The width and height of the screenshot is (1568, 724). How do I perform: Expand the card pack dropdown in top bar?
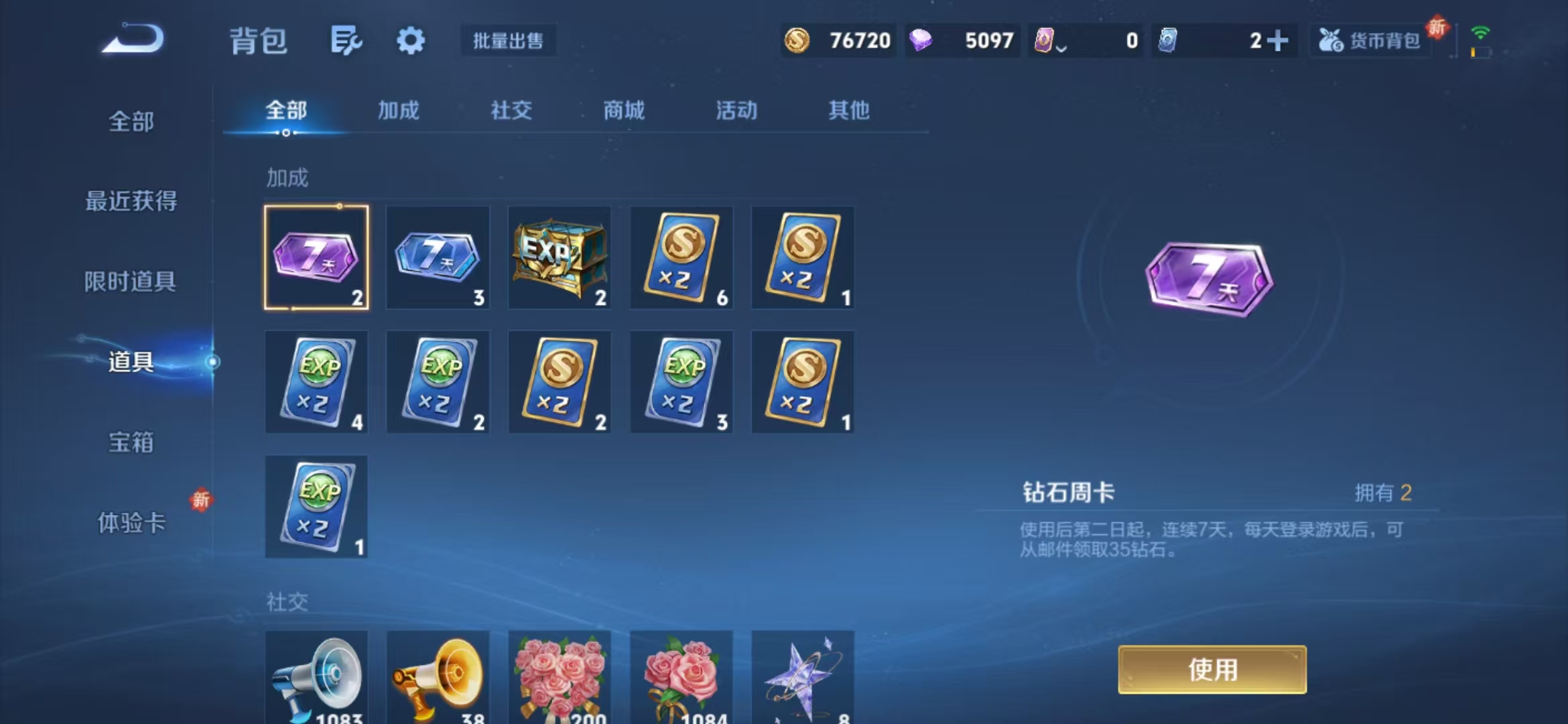1061,46
